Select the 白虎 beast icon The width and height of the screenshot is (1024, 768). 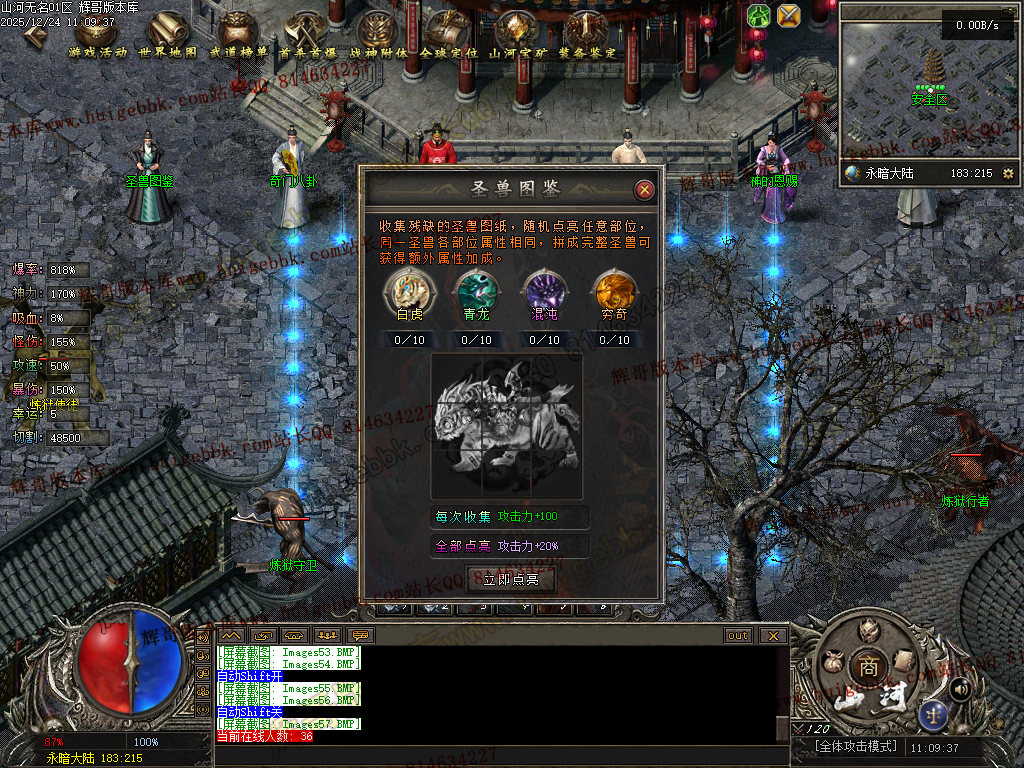410,291
